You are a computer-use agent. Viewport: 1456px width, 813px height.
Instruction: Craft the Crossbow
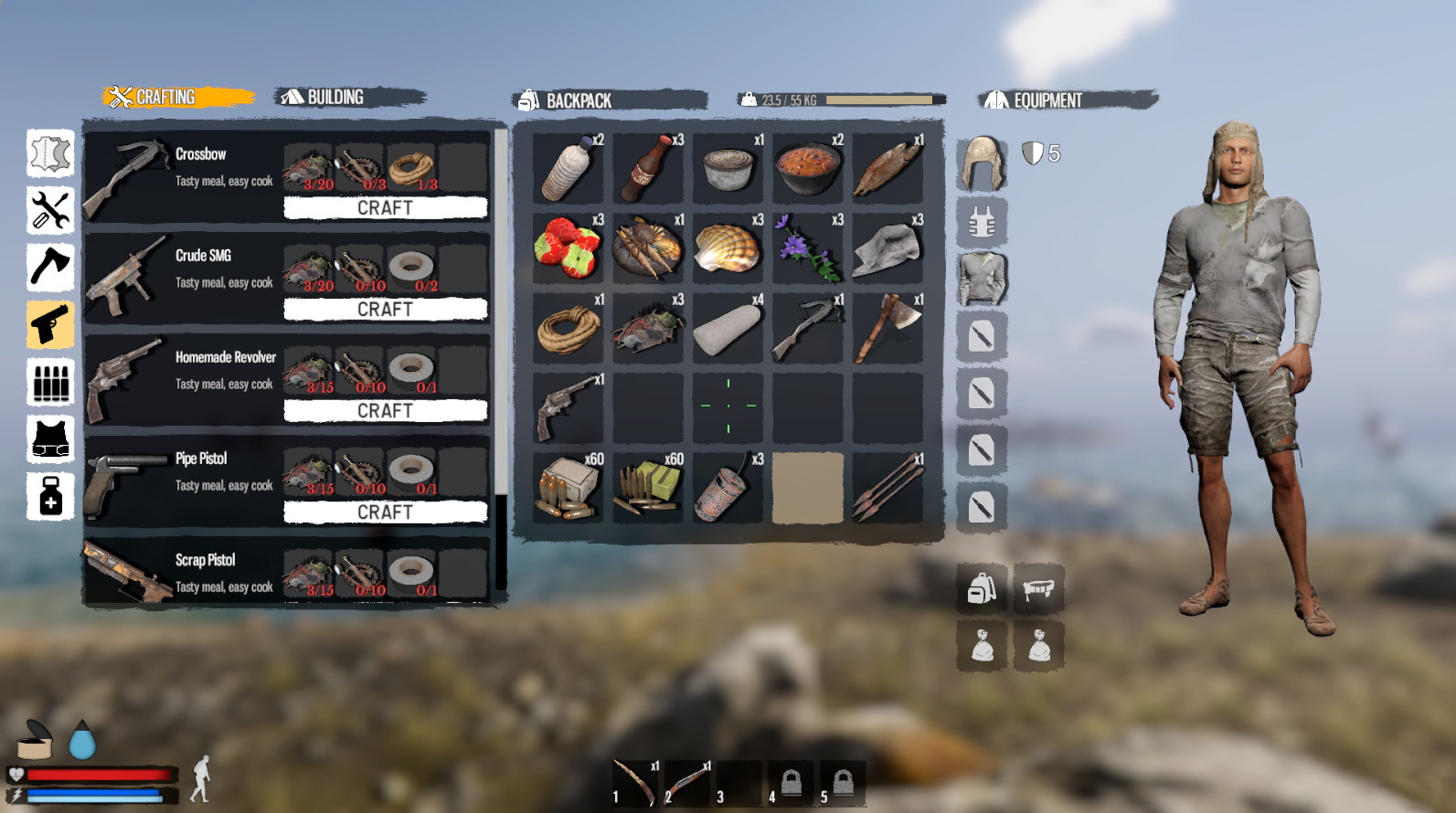385,208
